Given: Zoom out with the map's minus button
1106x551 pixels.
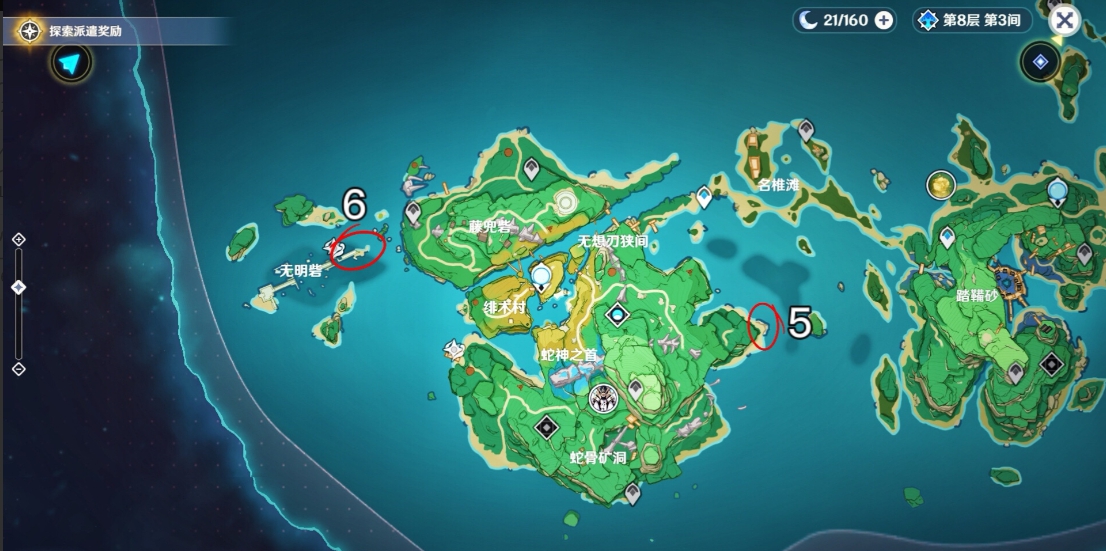Looking at the screenshot, I should coord(18,369).
